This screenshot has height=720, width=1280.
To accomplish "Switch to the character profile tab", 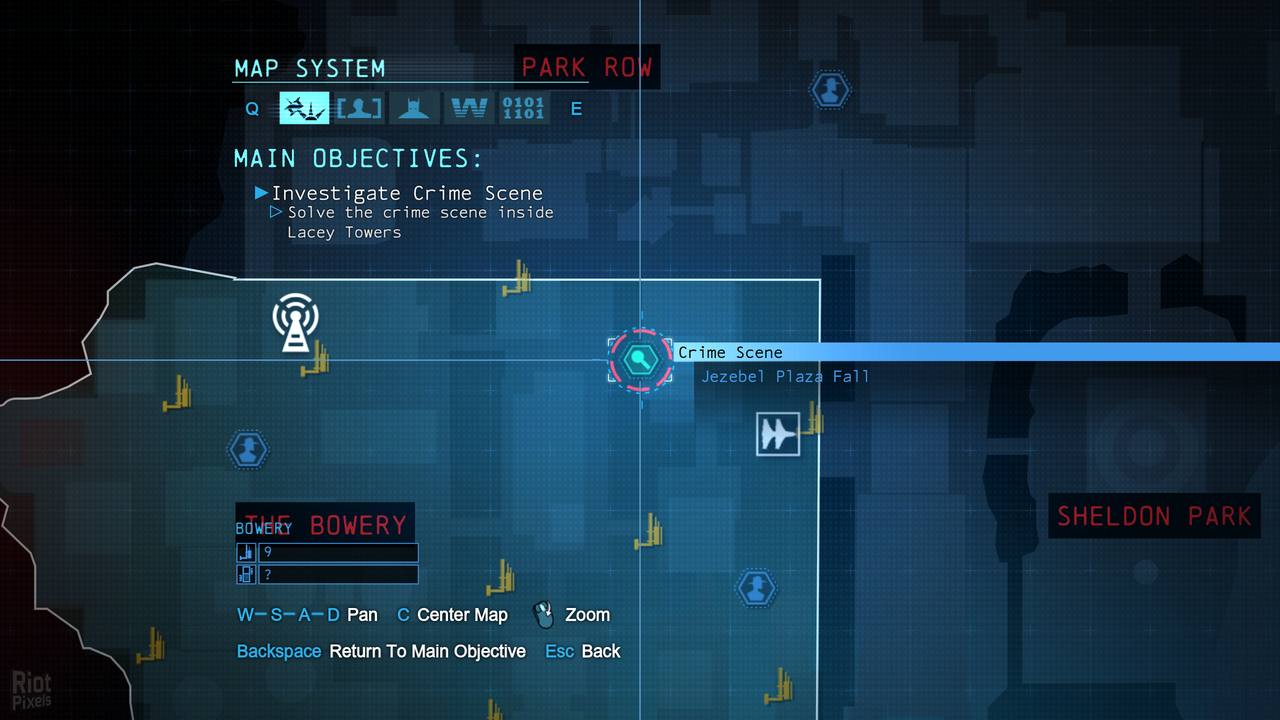I will (359, 108).
